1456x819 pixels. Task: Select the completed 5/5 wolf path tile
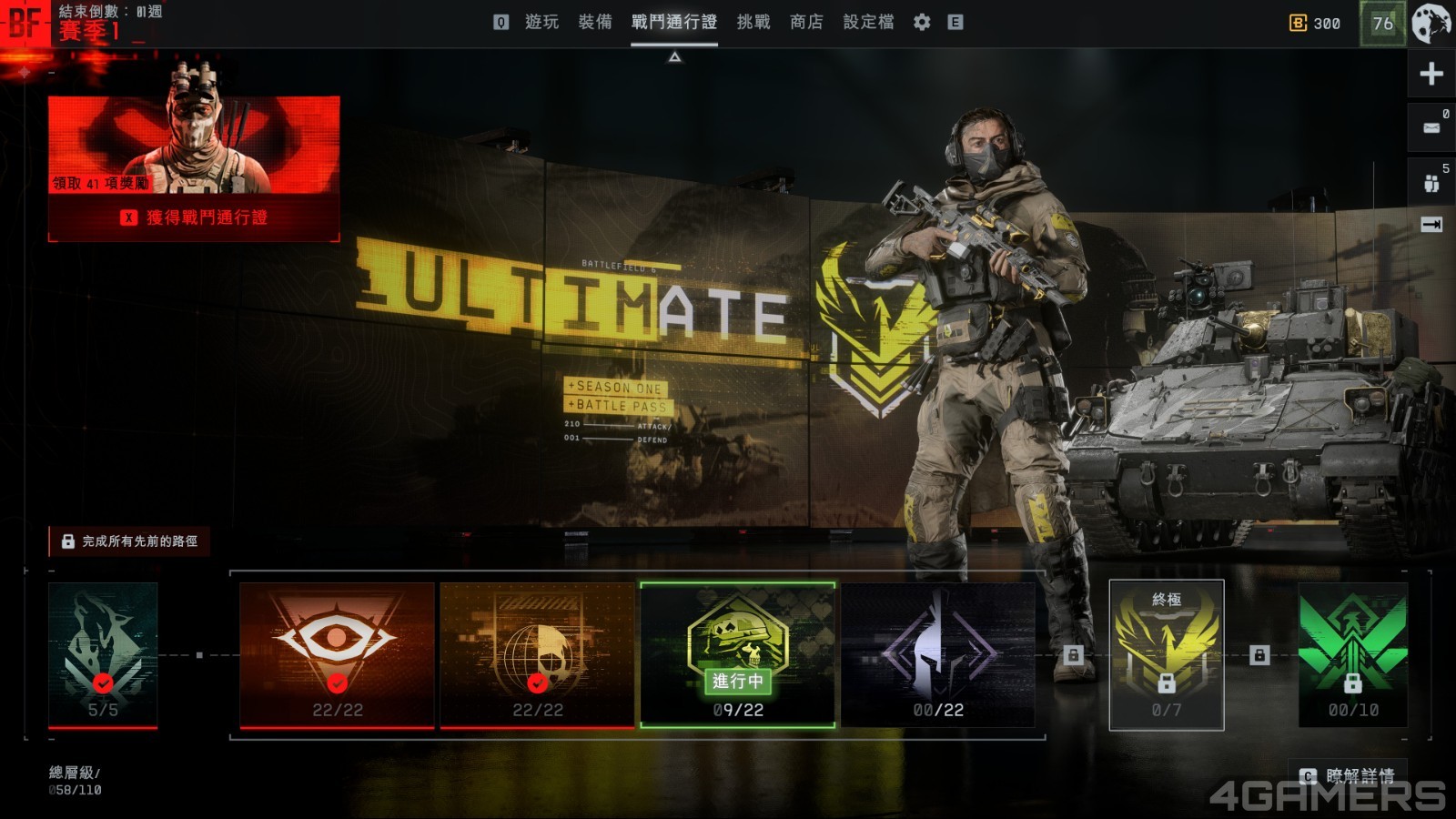pos(103,655)
